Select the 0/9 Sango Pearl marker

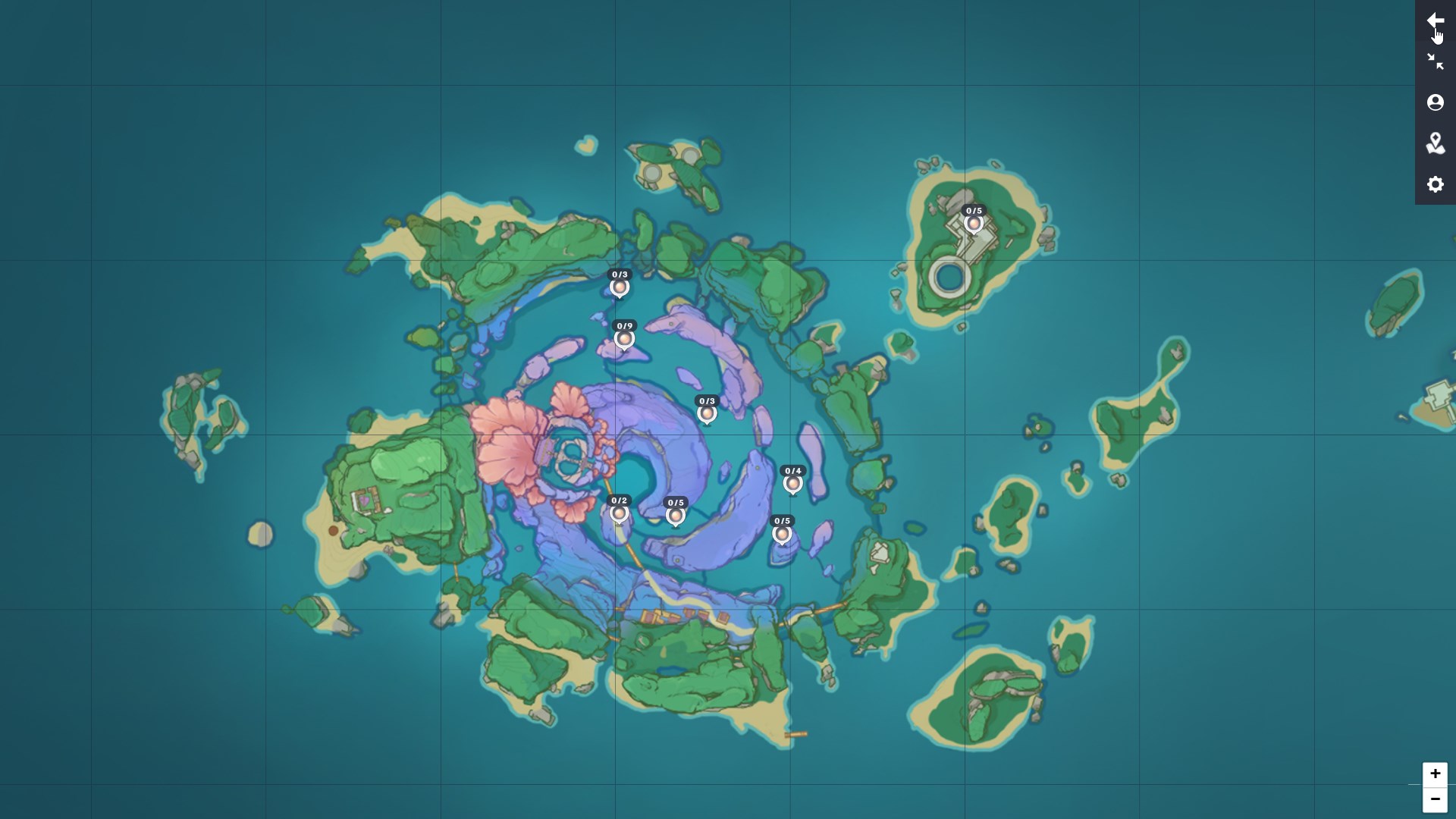pos(624,339)
